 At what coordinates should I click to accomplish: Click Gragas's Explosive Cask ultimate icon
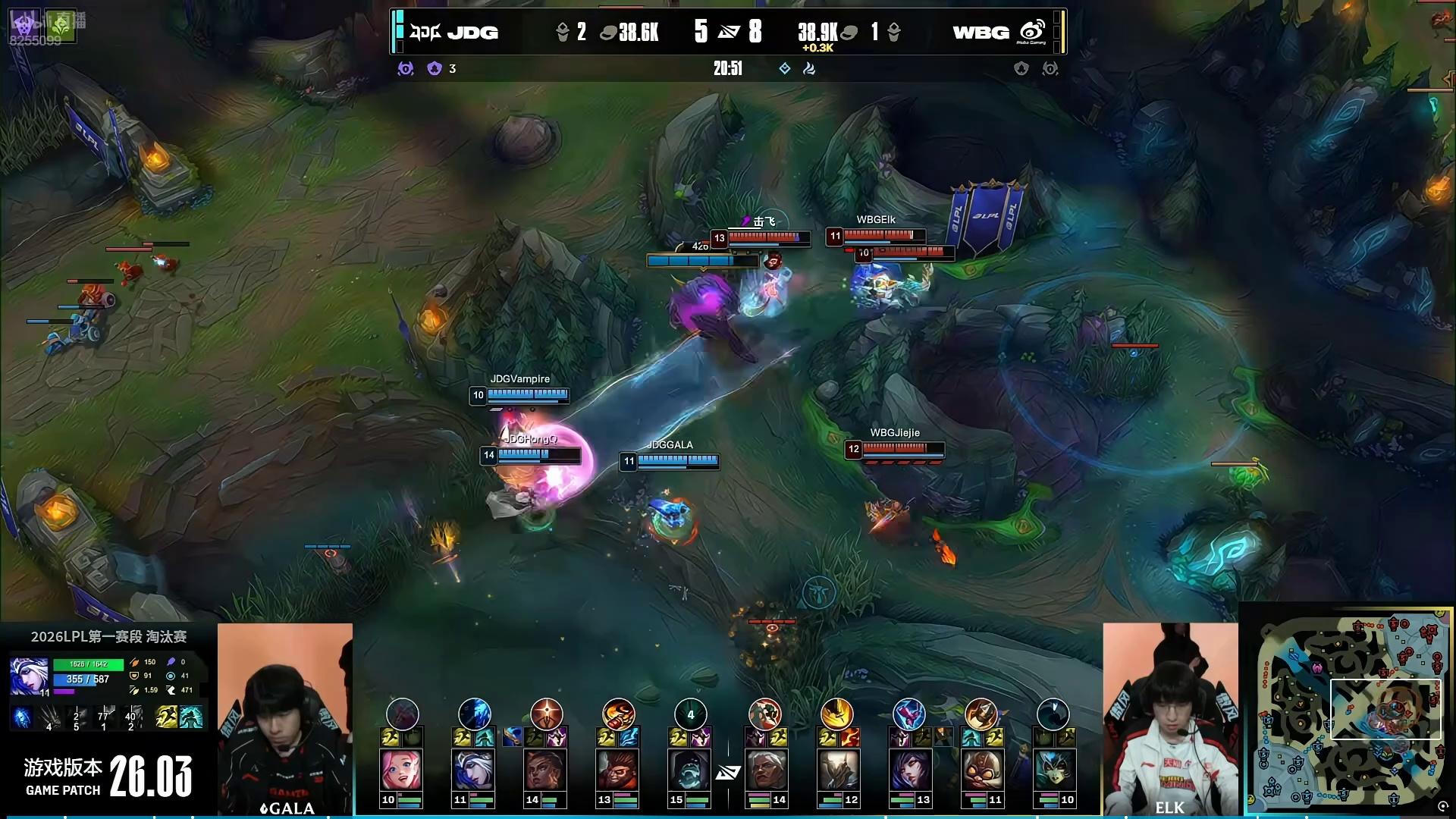619,714
